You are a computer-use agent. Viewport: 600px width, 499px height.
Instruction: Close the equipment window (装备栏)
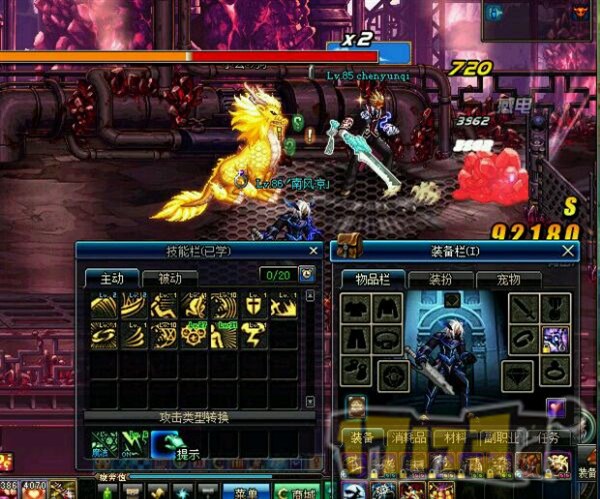[x=569, y=250]
